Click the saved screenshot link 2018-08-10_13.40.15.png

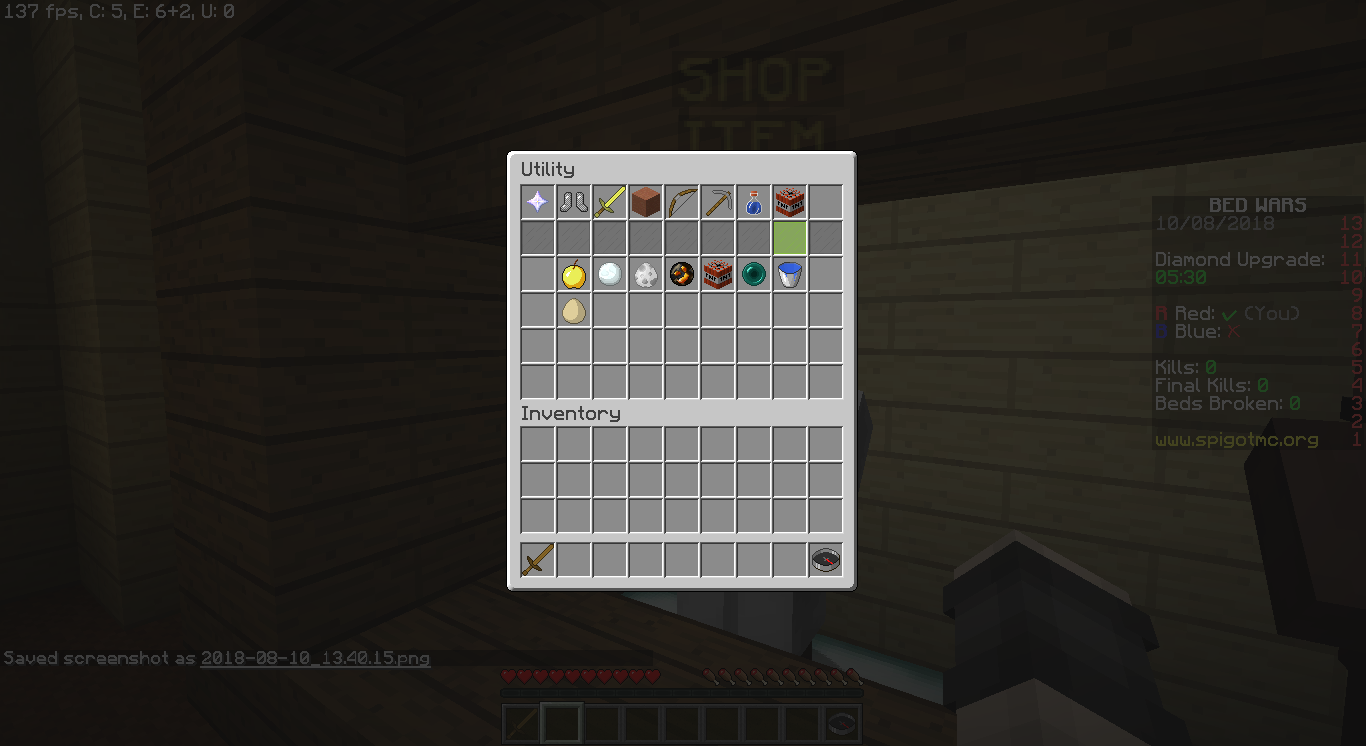coord(315,659)
